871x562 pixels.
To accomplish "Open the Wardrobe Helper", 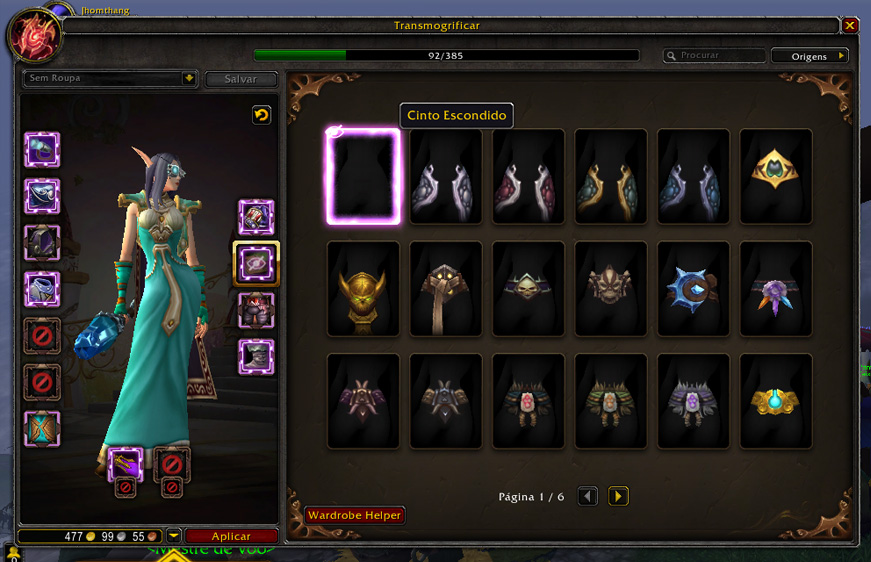I will (x=354, y=516).
